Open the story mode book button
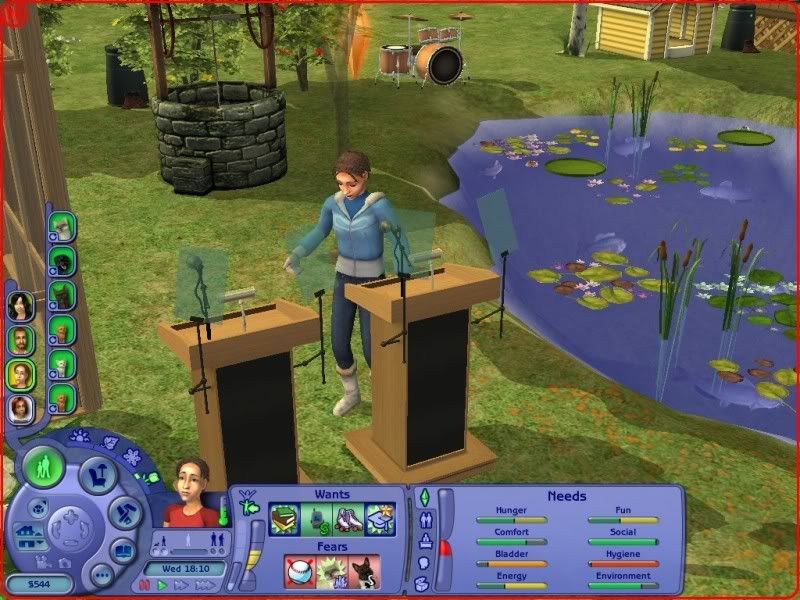 click(x=122, y=549)
